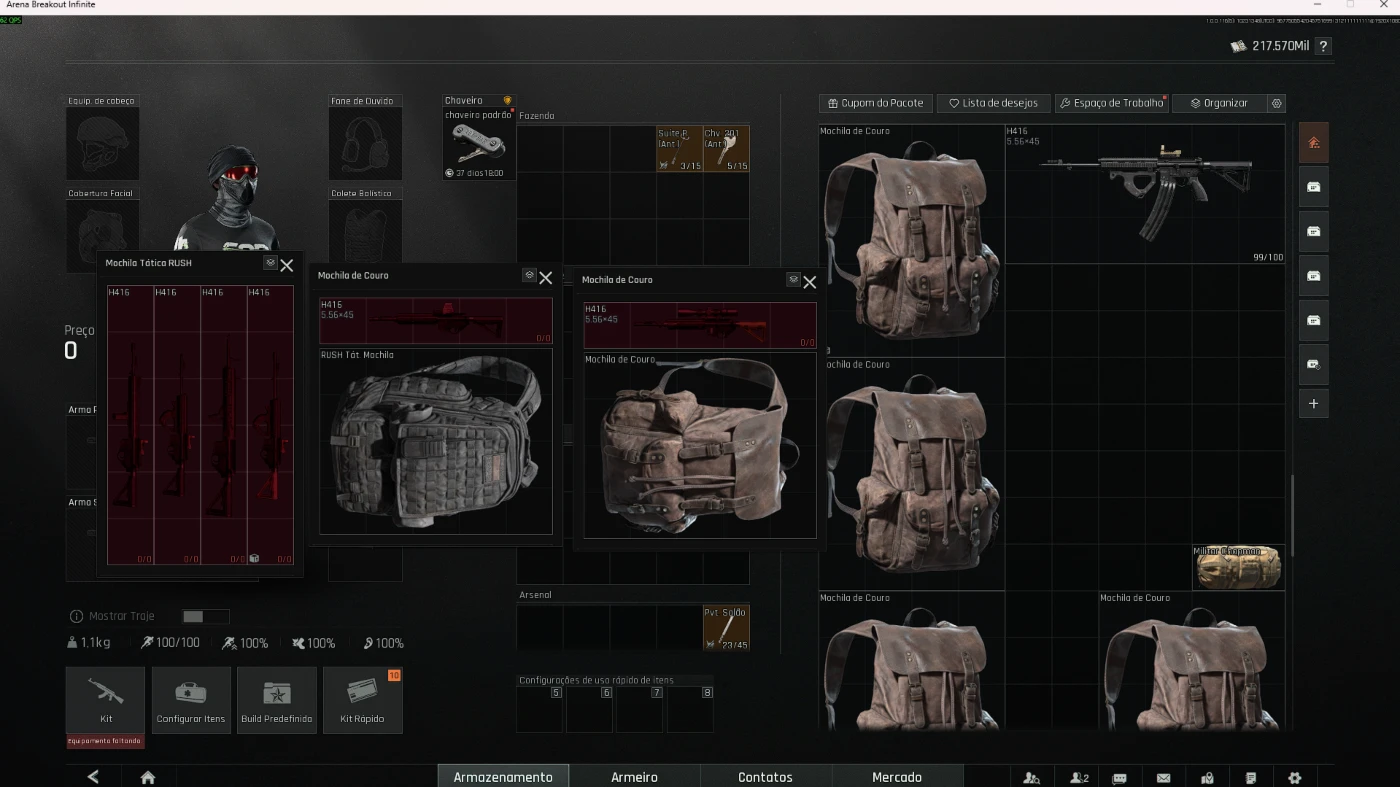Image resolution: width=1400 pixels, height=787 pixels.
Task: Toggle the Mostrar Traje switch
Action: [205, 617]
